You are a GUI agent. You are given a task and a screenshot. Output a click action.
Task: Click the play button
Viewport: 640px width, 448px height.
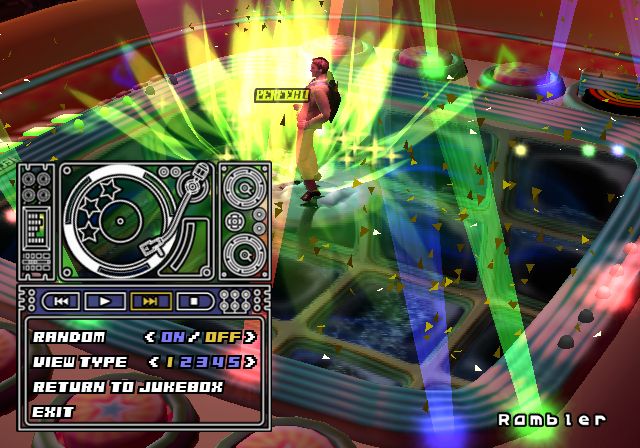[x=105, y=300]
